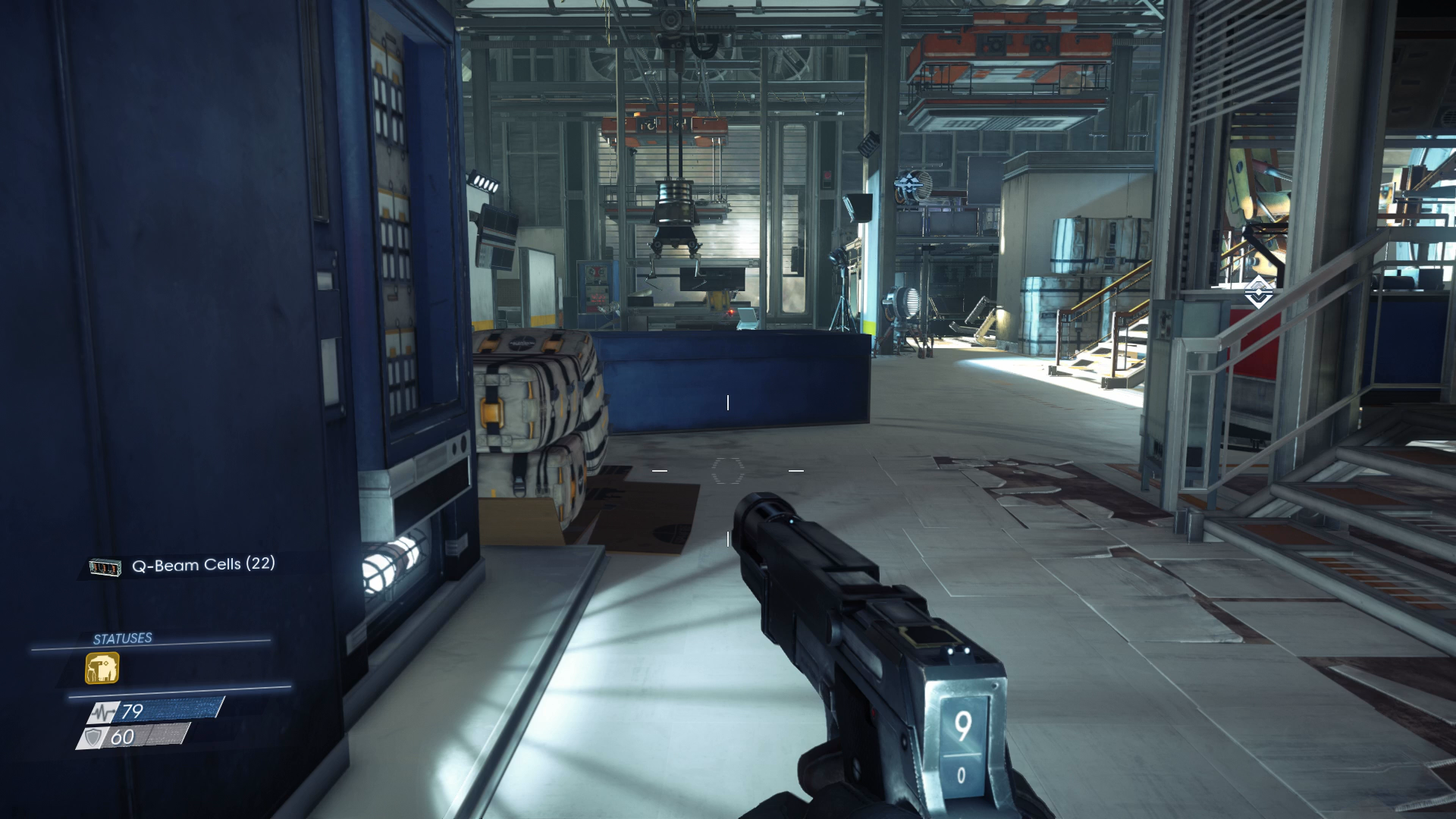Click the armor value 60
The image size is (1456, 819).
tap(124, 736)
